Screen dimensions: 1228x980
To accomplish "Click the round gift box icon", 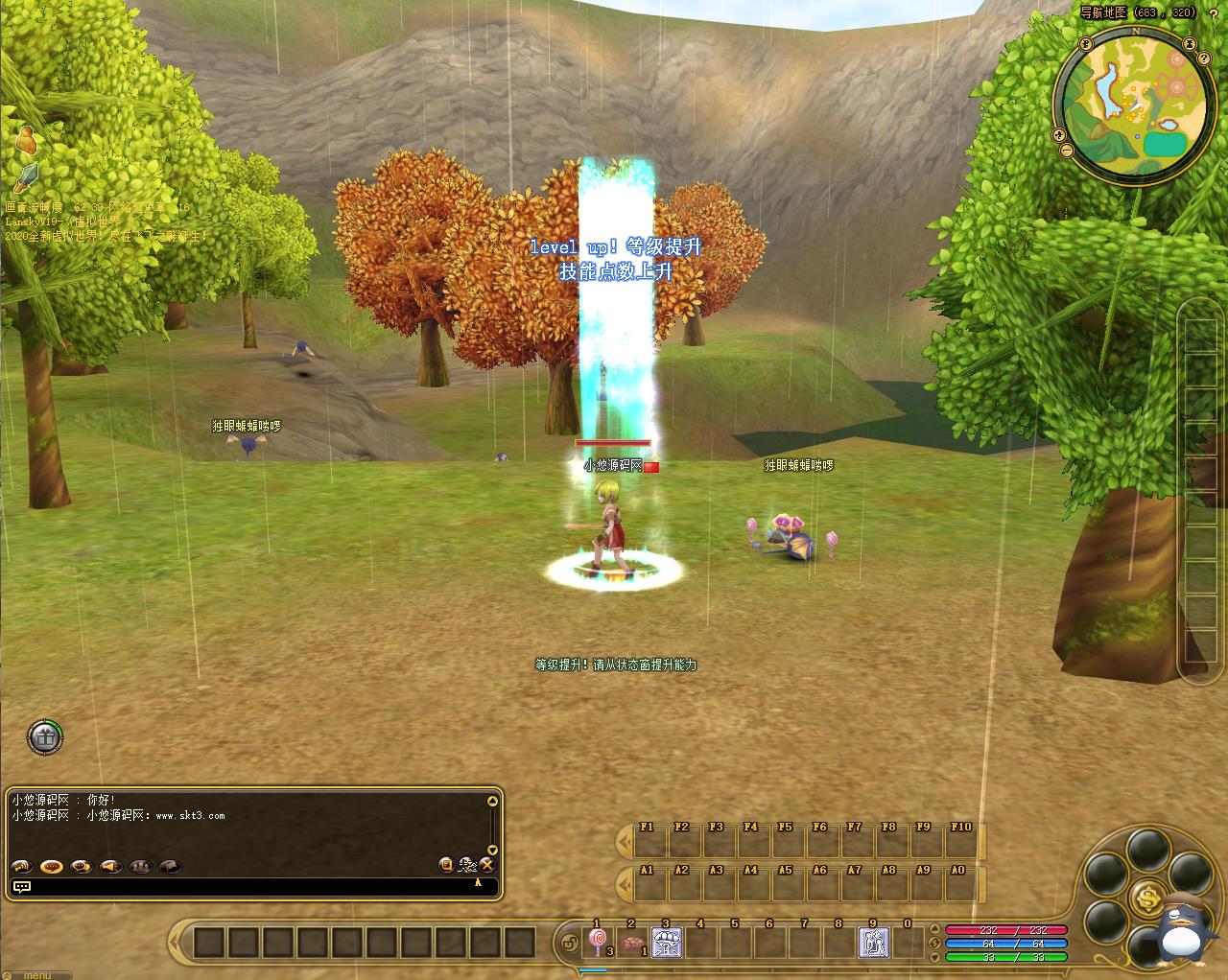I will (44, 736).
